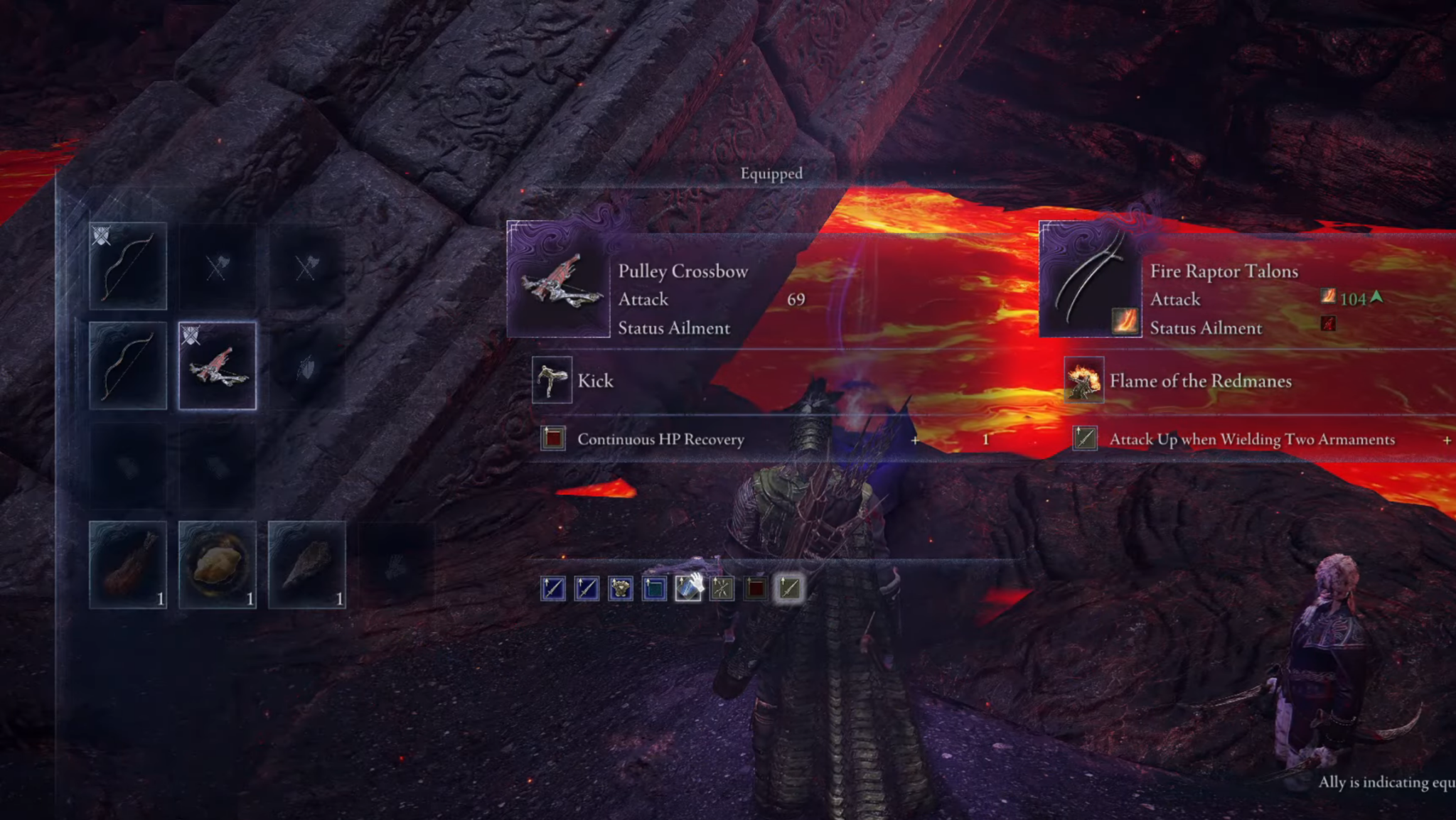Click the meat consumable slot showing quantity 1
The width and height of the screenshot is (1456, 820).
point(128,565)
